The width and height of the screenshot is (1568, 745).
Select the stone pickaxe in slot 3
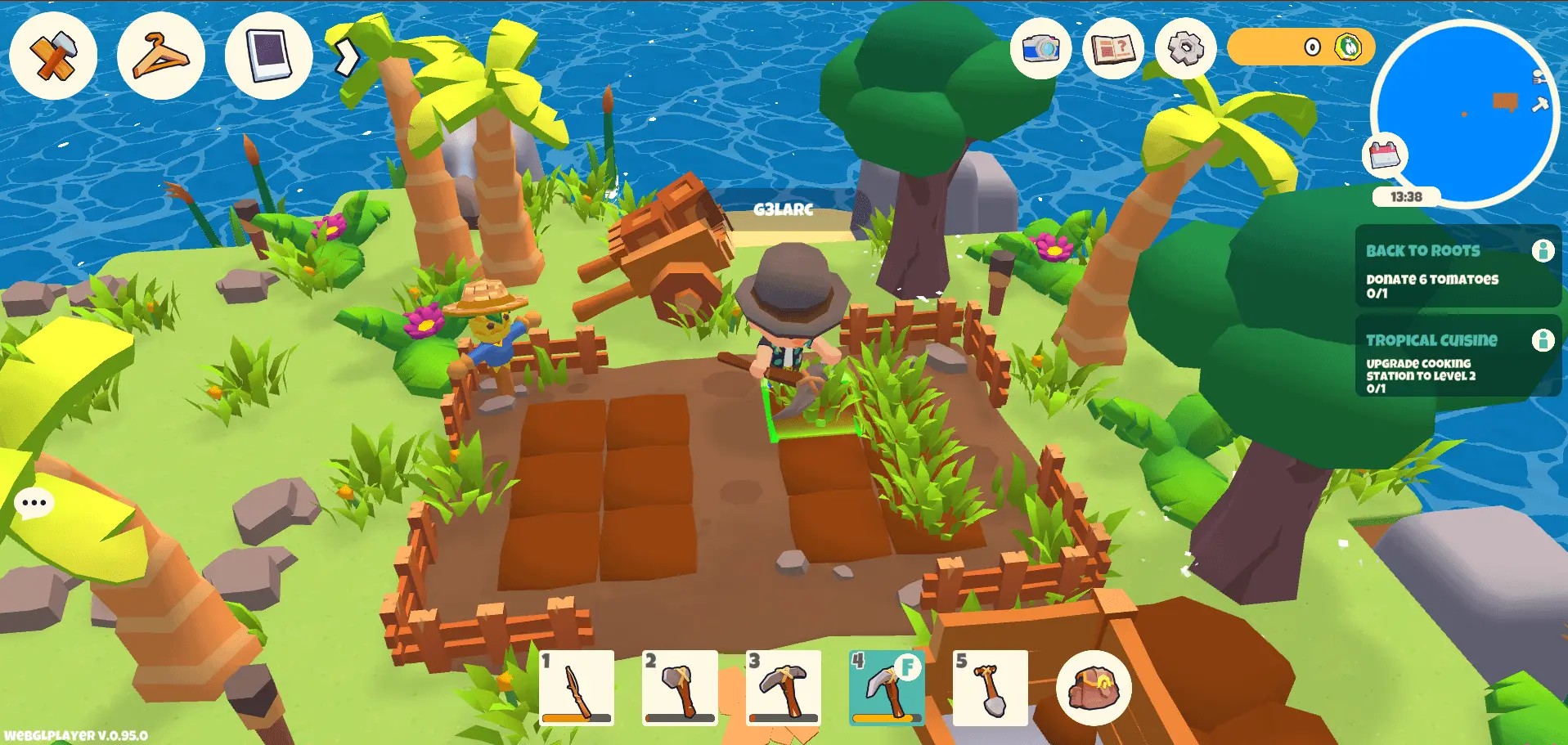point(784,688)
